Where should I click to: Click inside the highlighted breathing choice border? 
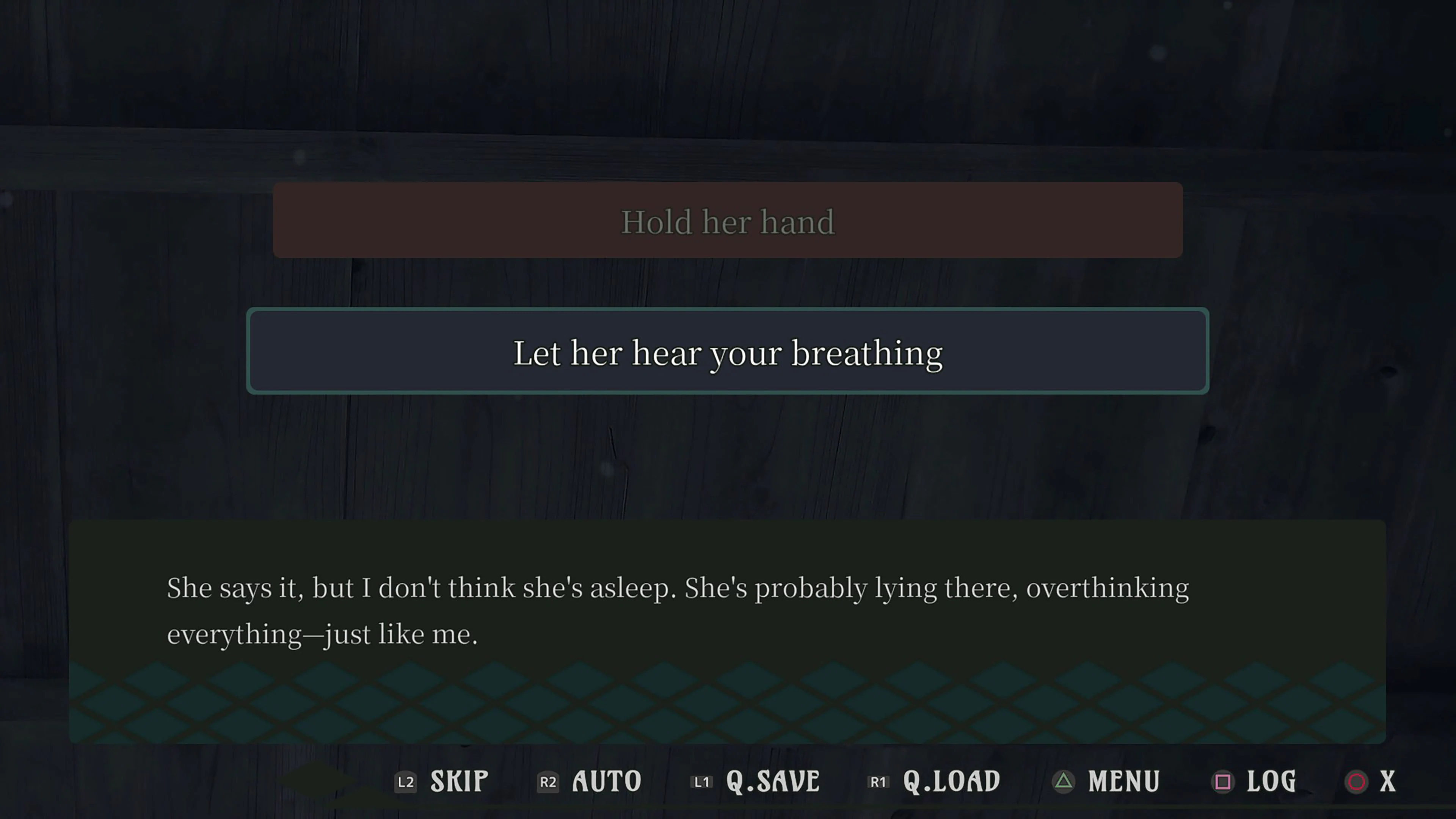pos(728,351)
